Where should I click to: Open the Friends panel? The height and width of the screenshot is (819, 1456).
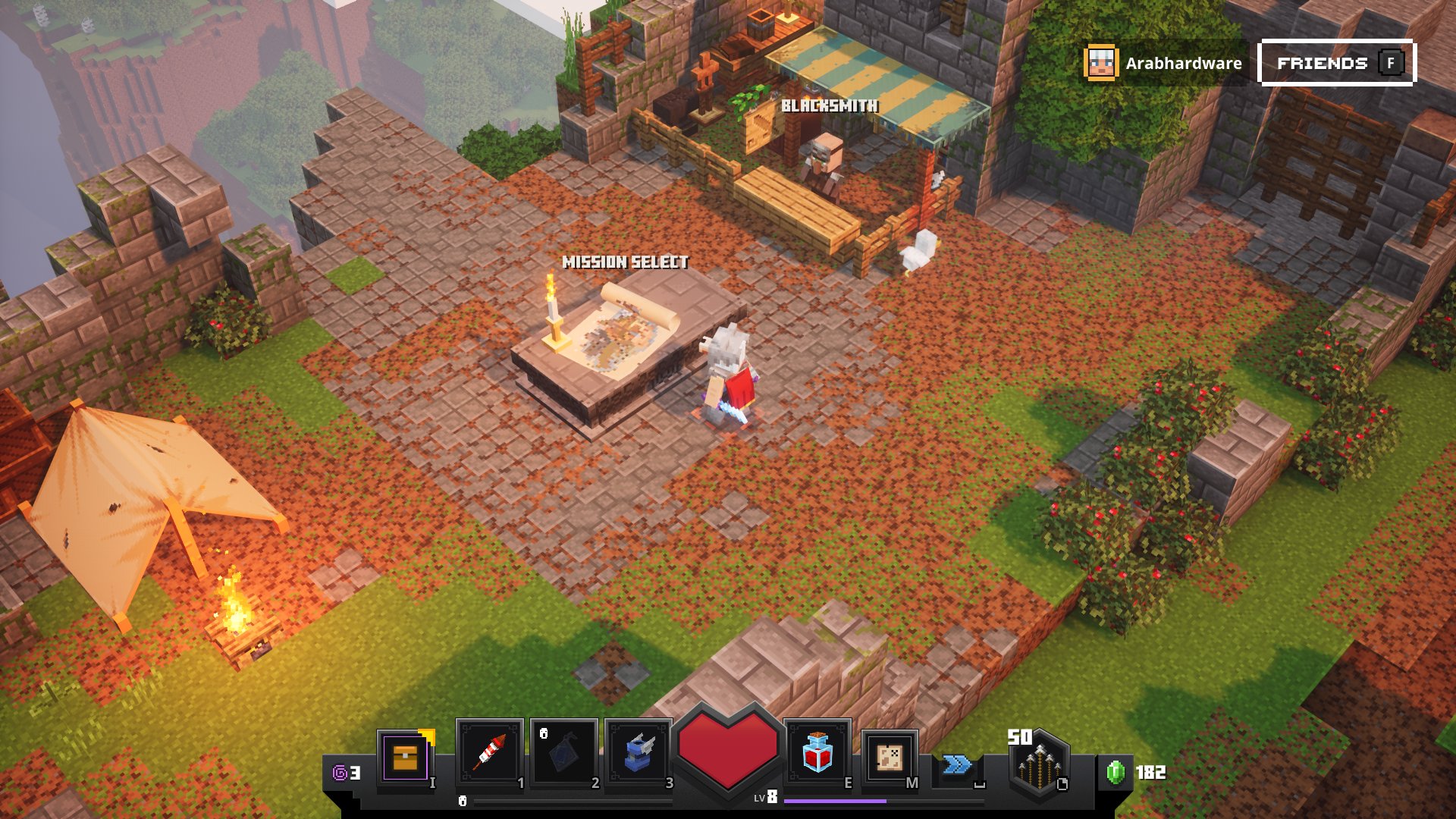[x=1337, y=63]
